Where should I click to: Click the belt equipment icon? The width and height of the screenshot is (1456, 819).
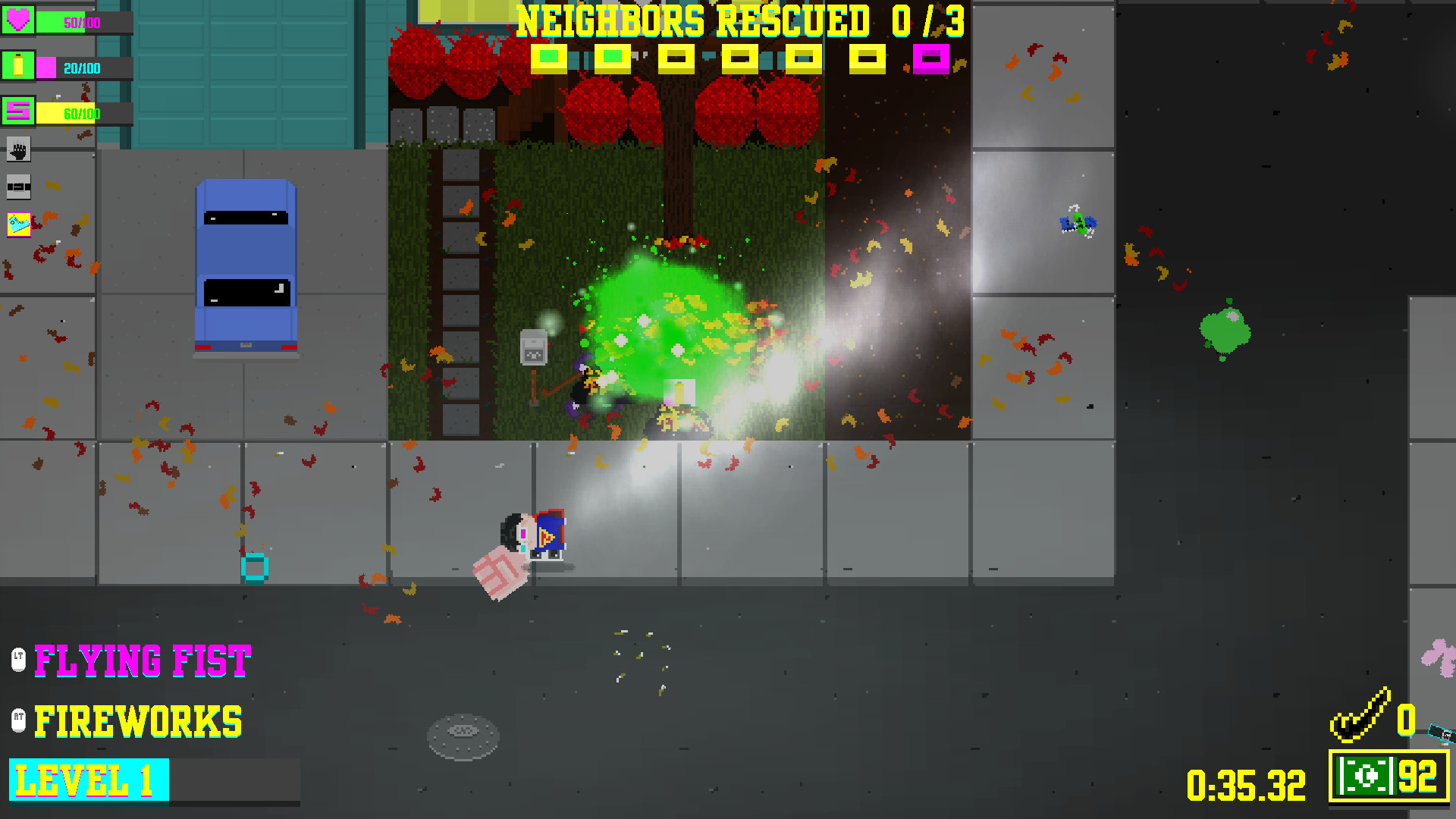17,187
